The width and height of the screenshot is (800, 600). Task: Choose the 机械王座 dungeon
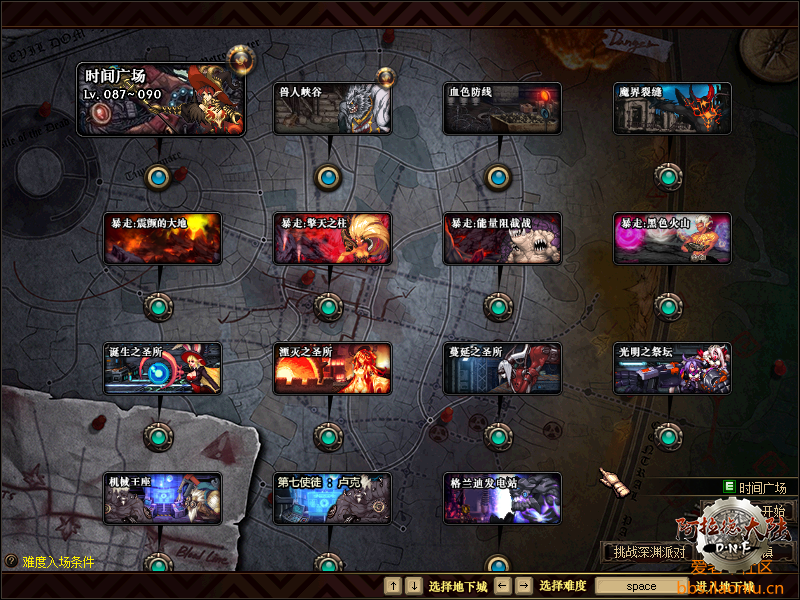pyautogui.click(x=163, y=498)
